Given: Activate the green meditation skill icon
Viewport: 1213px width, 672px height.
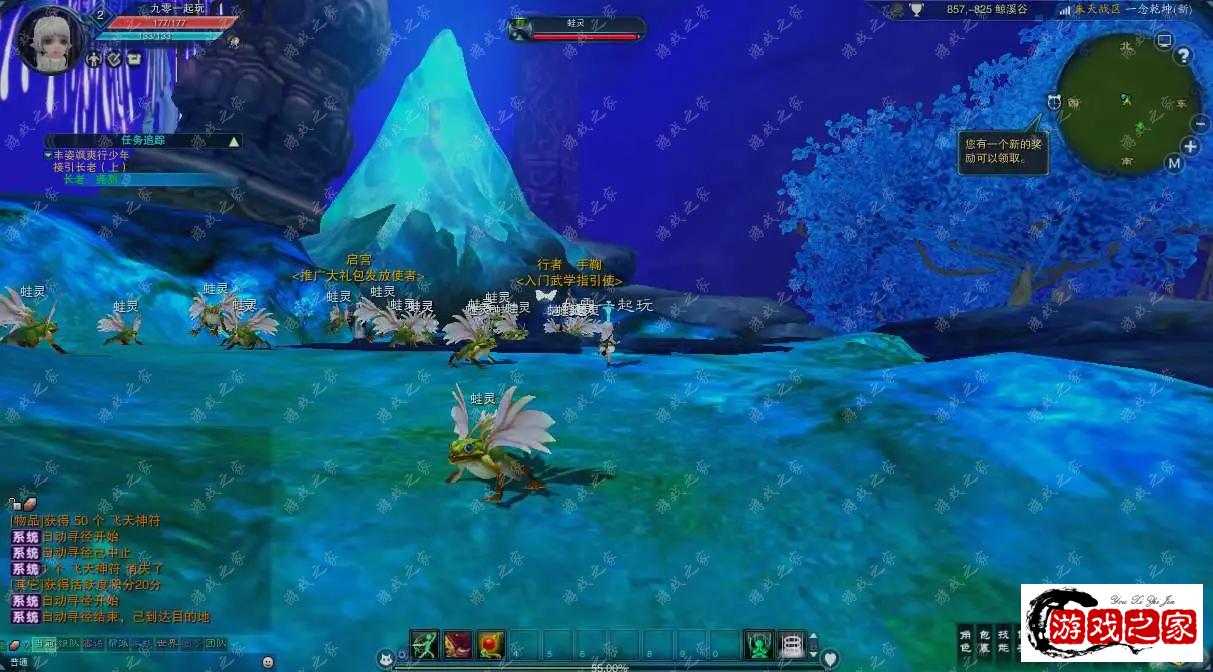Looking at the screenshot, I should 759,644.
